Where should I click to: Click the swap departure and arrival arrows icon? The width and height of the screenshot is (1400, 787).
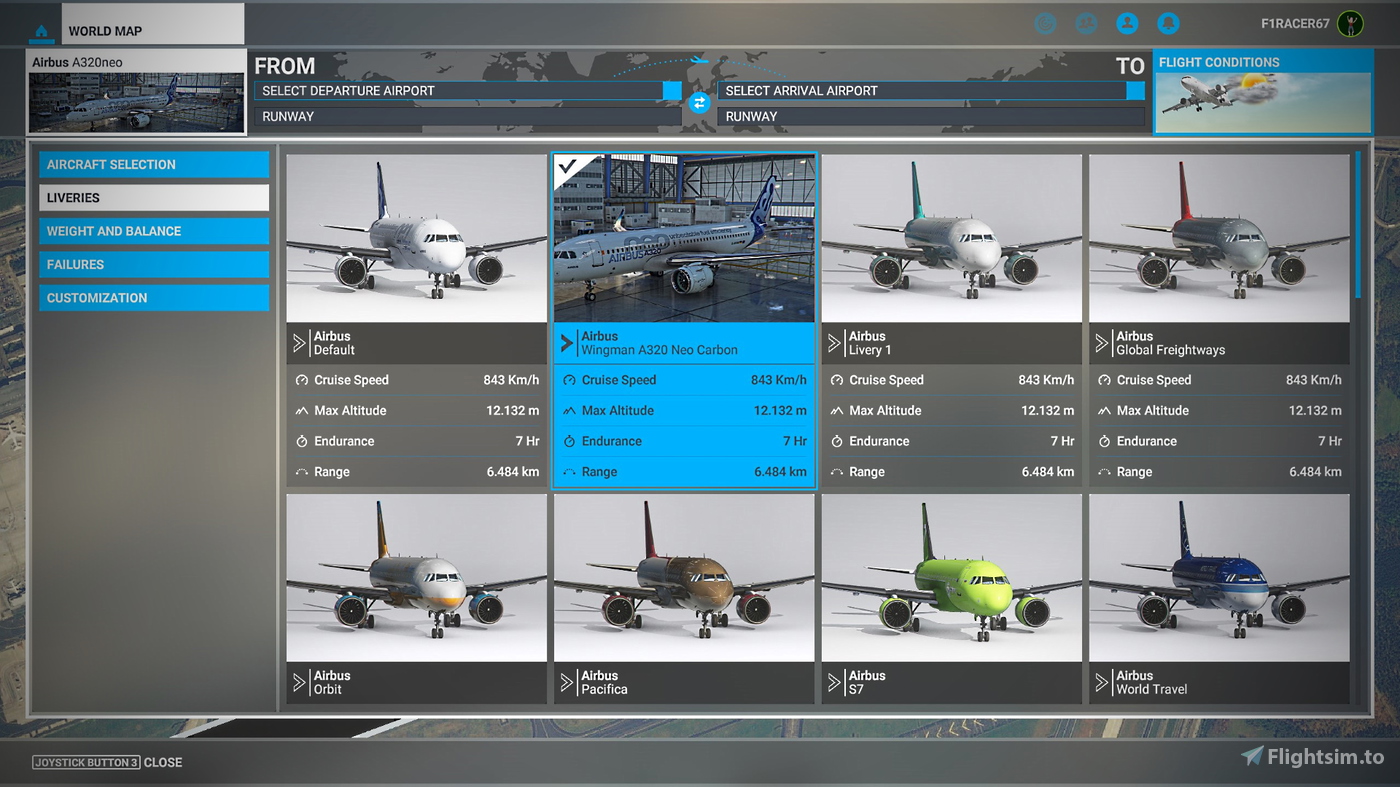coord(698,103)
